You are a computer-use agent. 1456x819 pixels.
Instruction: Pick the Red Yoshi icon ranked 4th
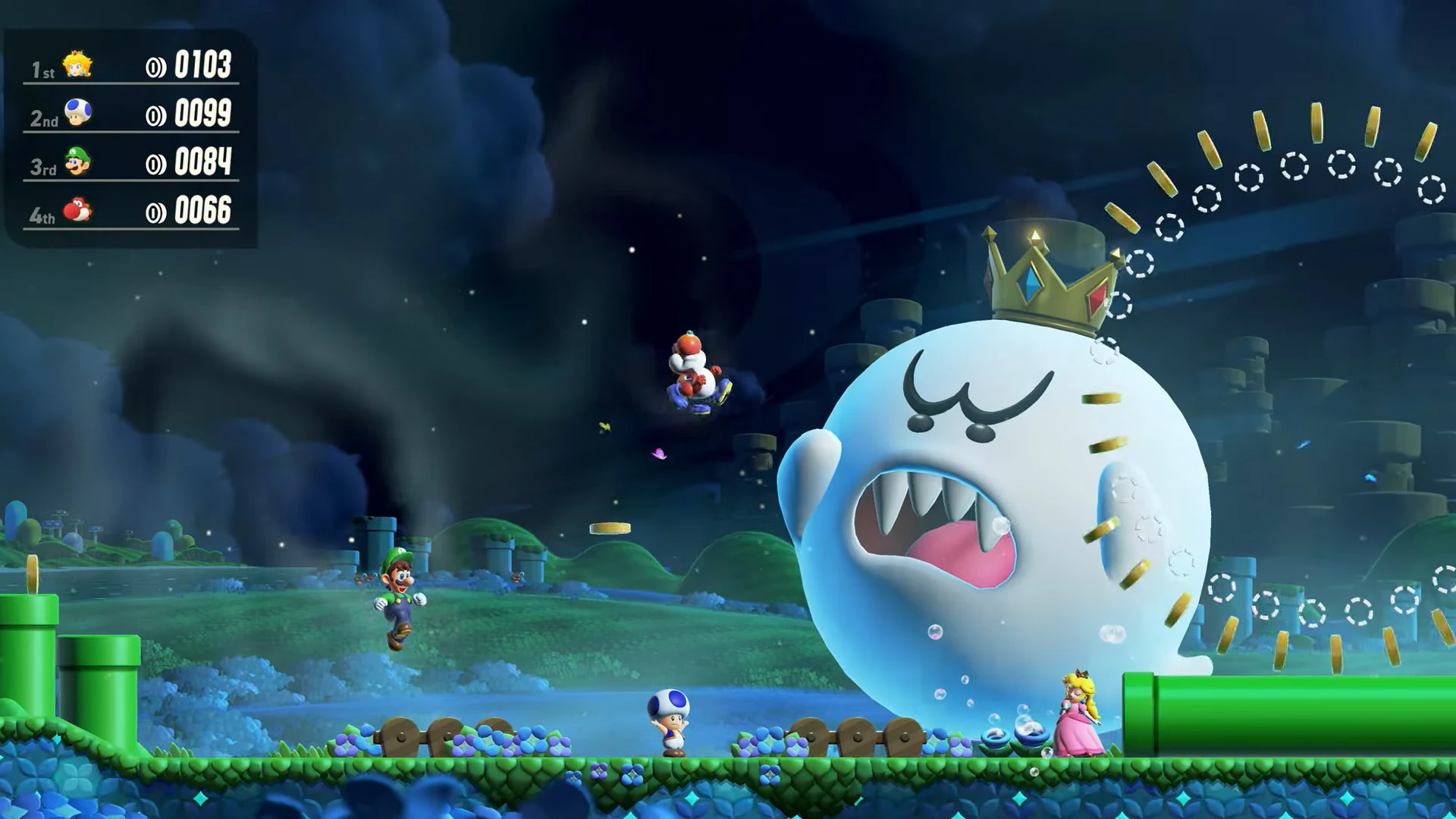[x=77, y=210]
